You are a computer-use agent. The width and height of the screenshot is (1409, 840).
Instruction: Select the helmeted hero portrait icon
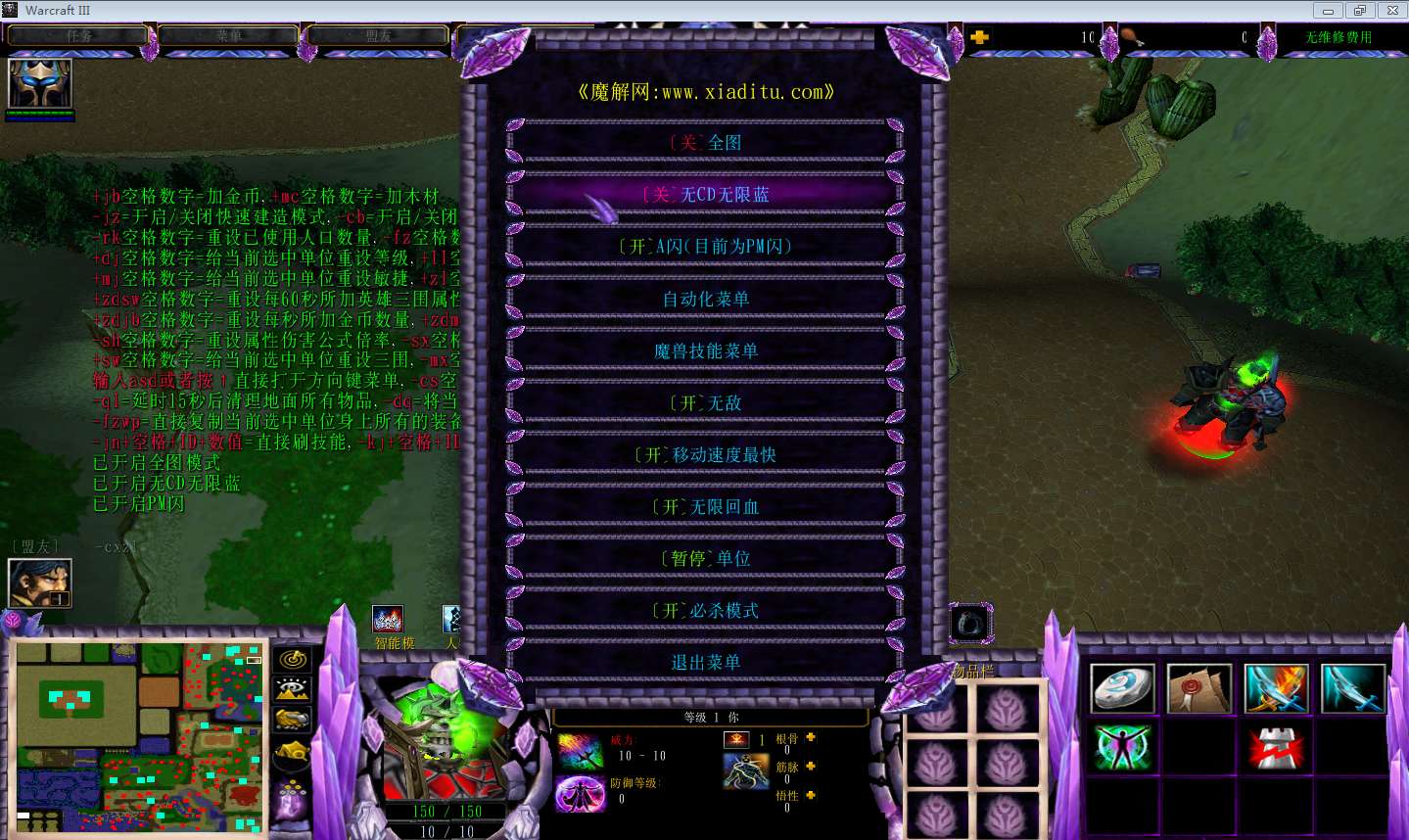40,84
